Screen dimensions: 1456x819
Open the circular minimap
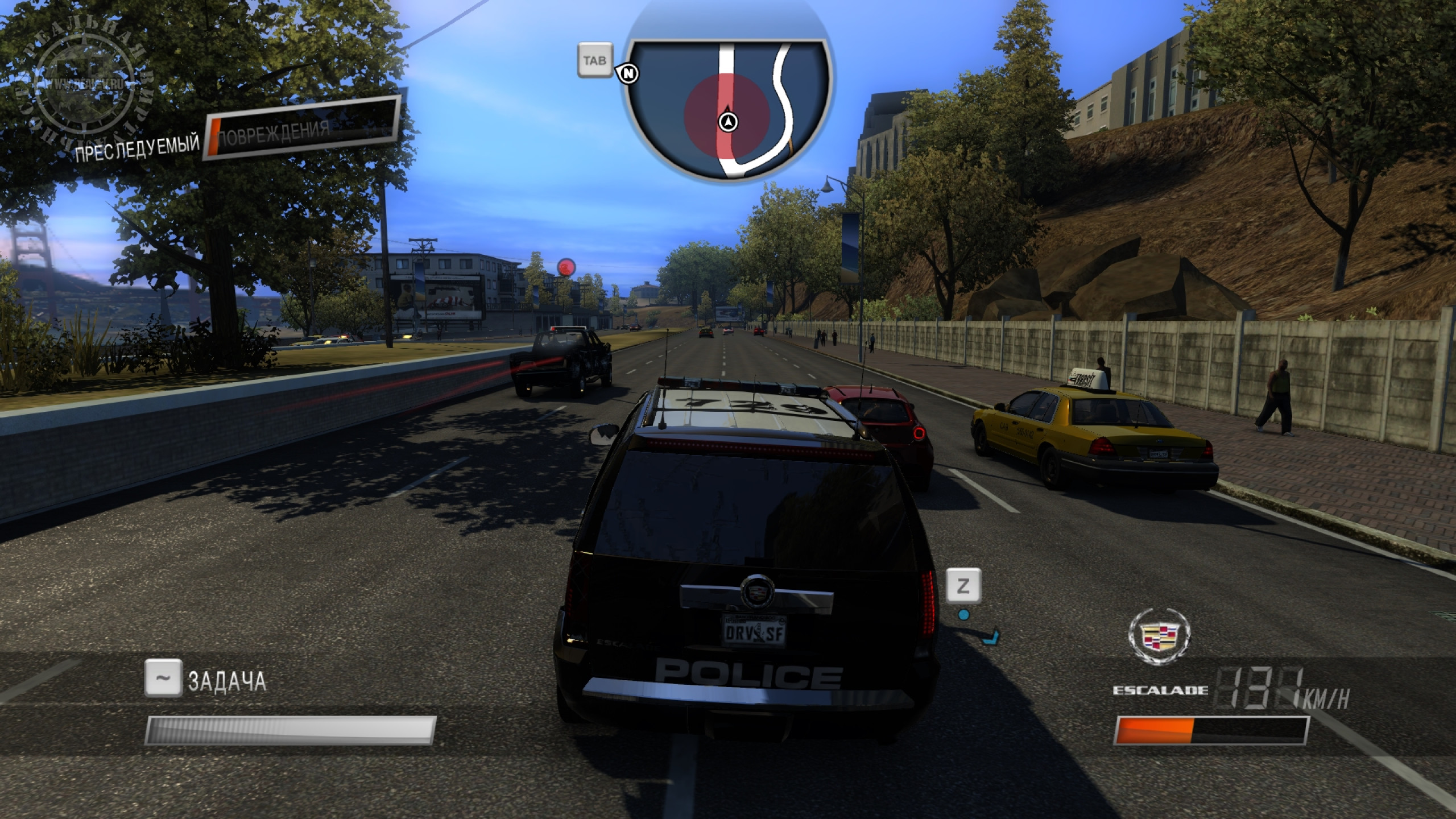pos(727,108)
